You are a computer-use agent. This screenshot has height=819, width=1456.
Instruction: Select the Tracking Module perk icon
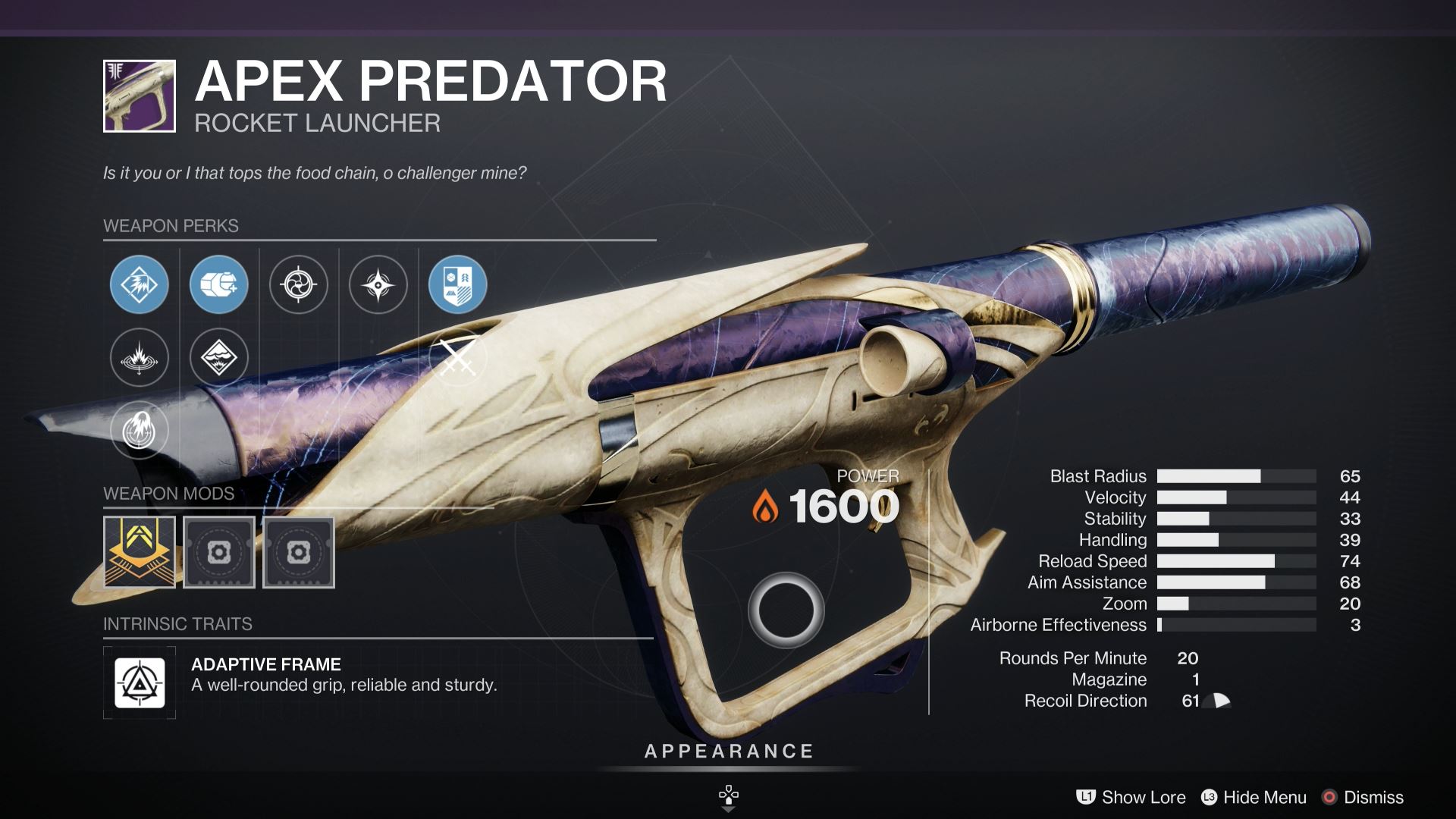(x=299, y=284)
